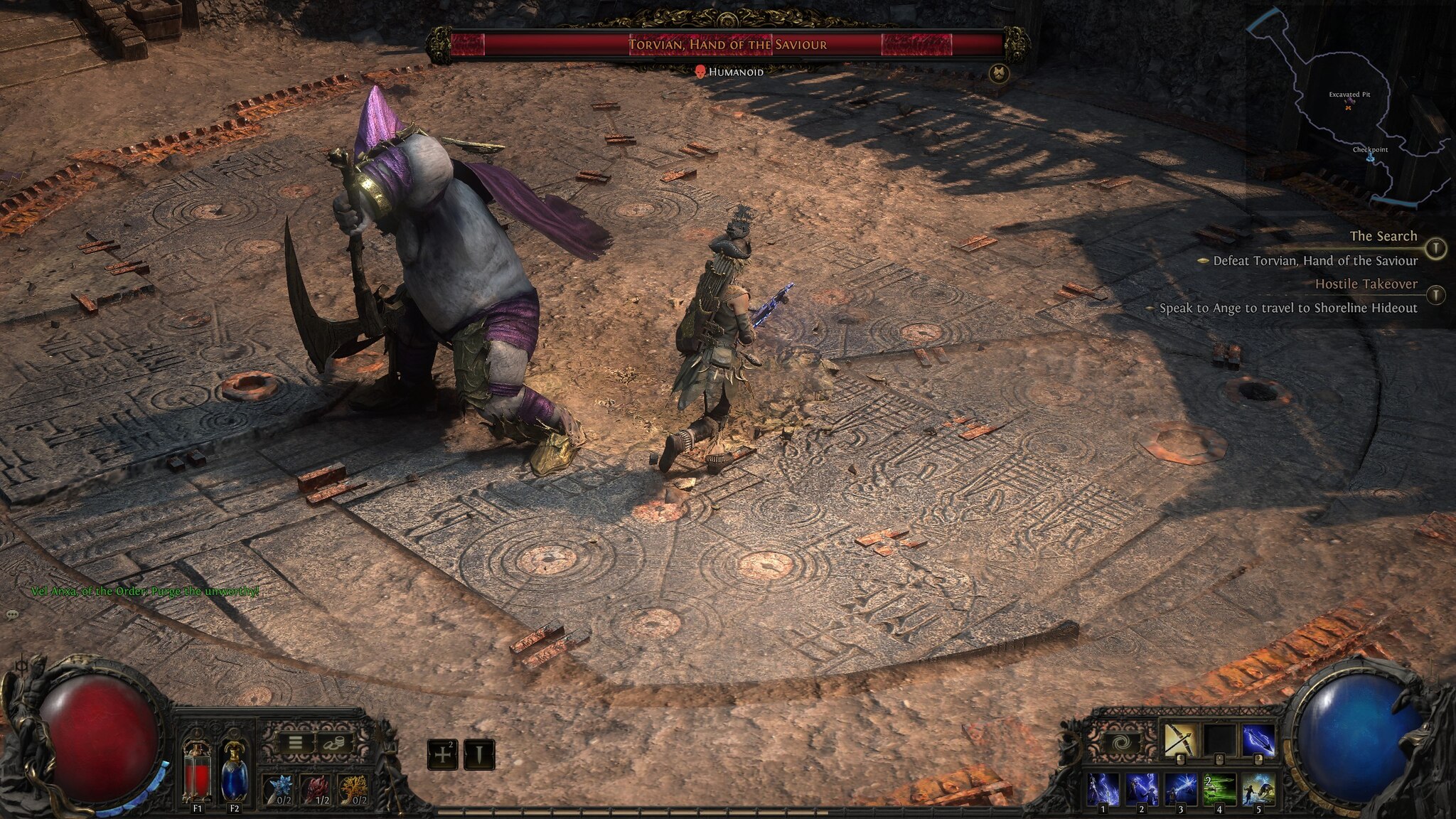Image resolution: width=1456 pixels, height=819 pixels.
Task: Activate the lightning skill bound to 2
Action: click(x=1142, y=789)
